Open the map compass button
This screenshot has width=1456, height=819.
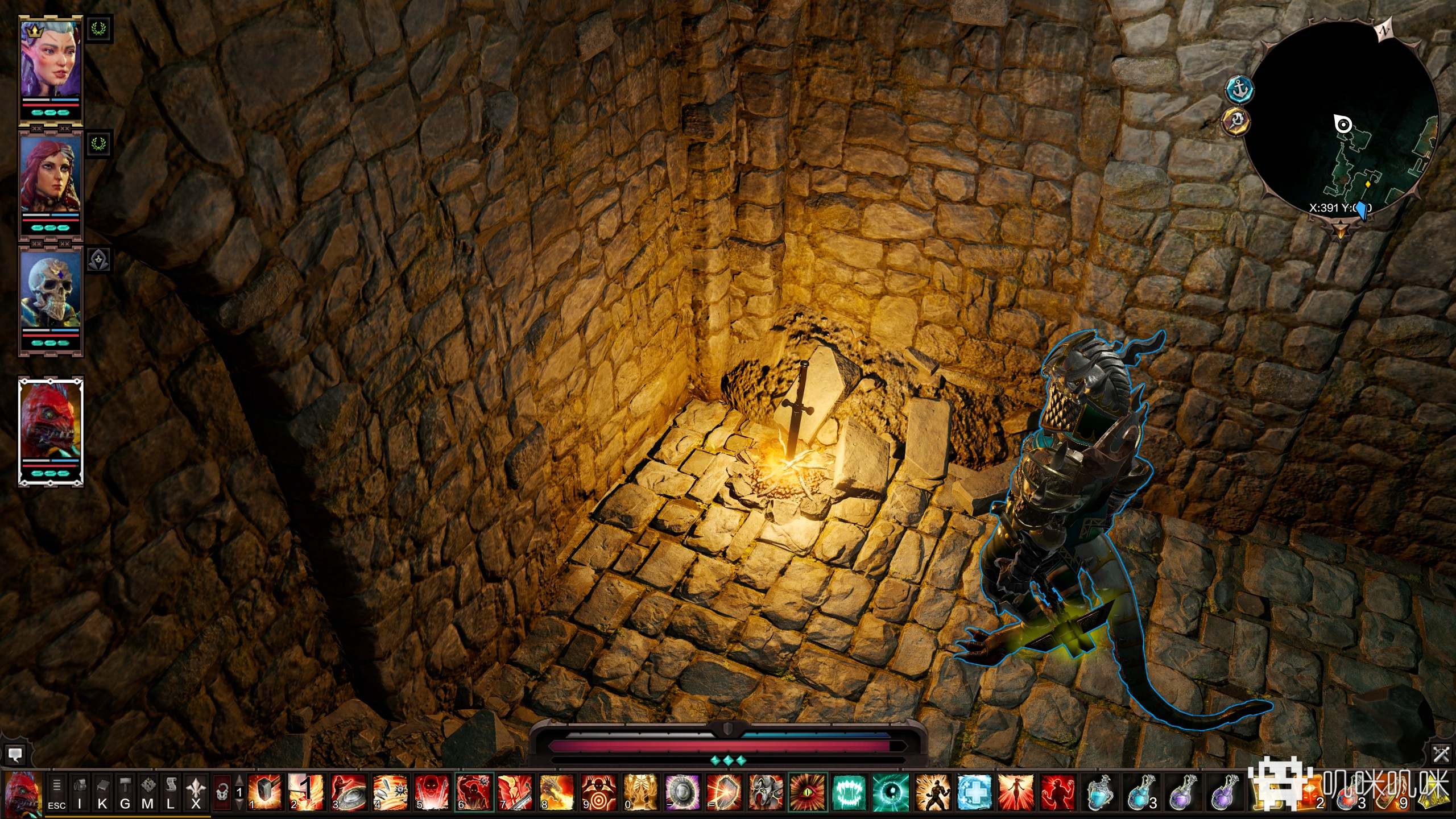(148, 792)
